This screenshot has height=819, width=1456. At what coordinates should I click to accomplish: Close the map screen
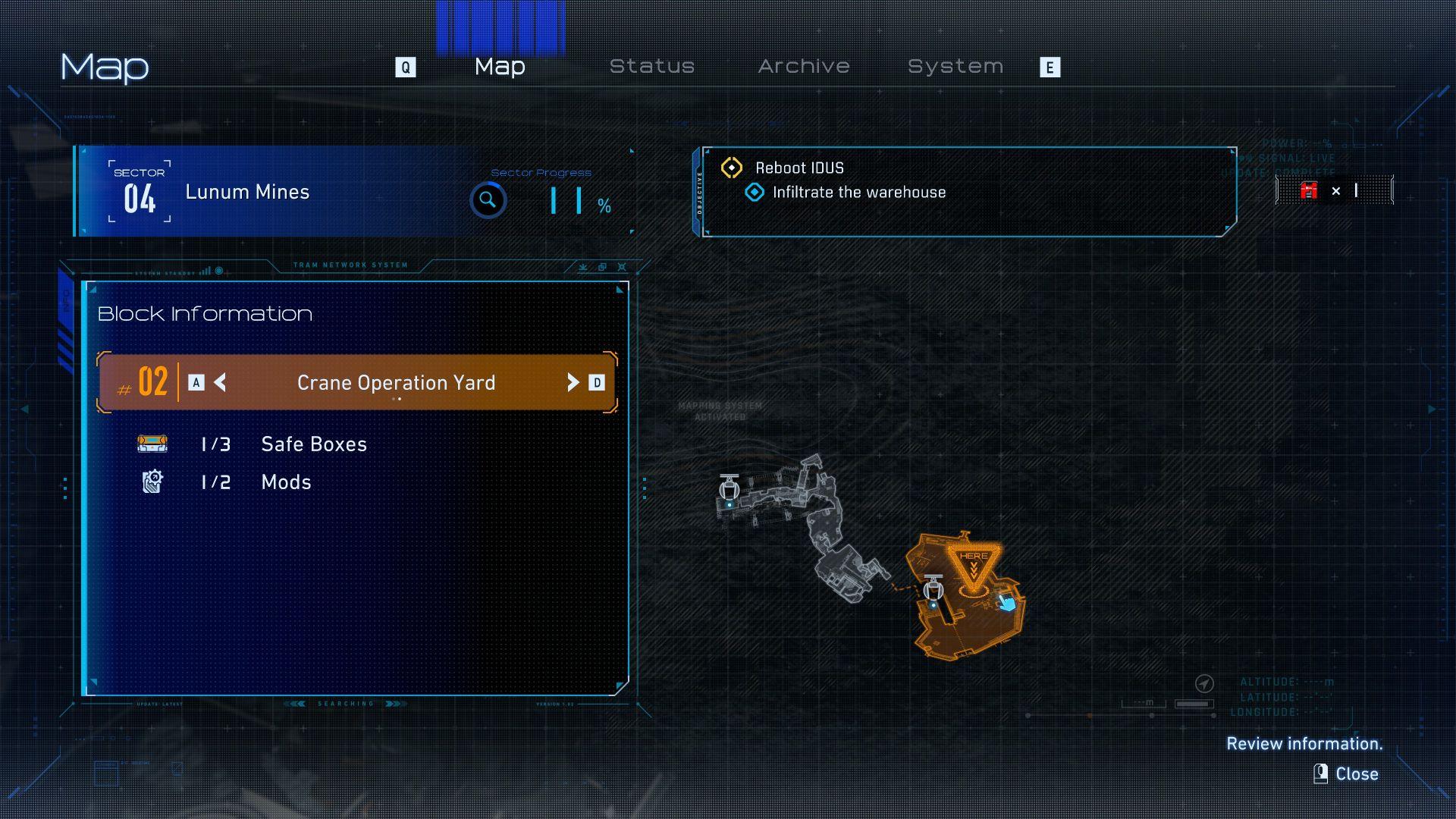(1347, 773)
